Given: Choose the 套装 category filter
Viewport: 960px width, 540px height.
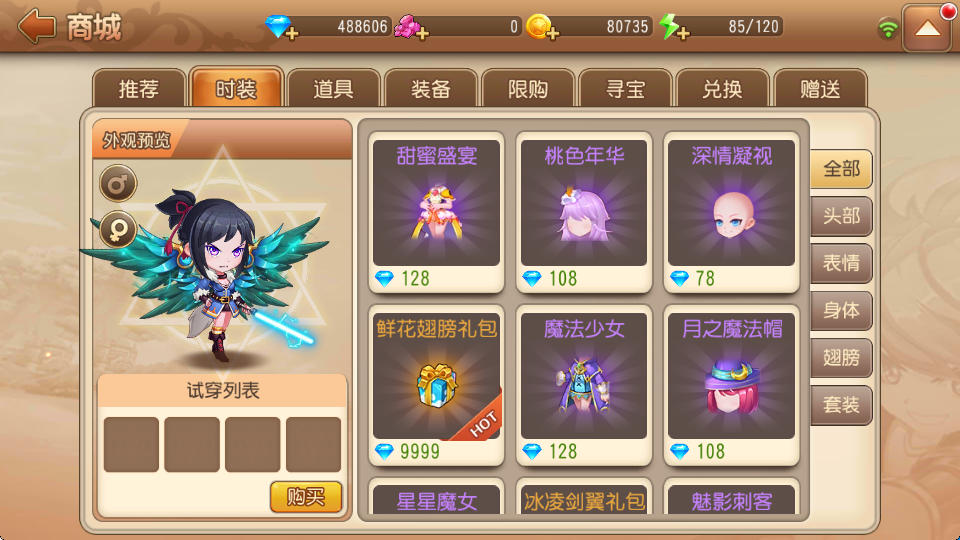Looking at the screenshot, I should [841, 405].
